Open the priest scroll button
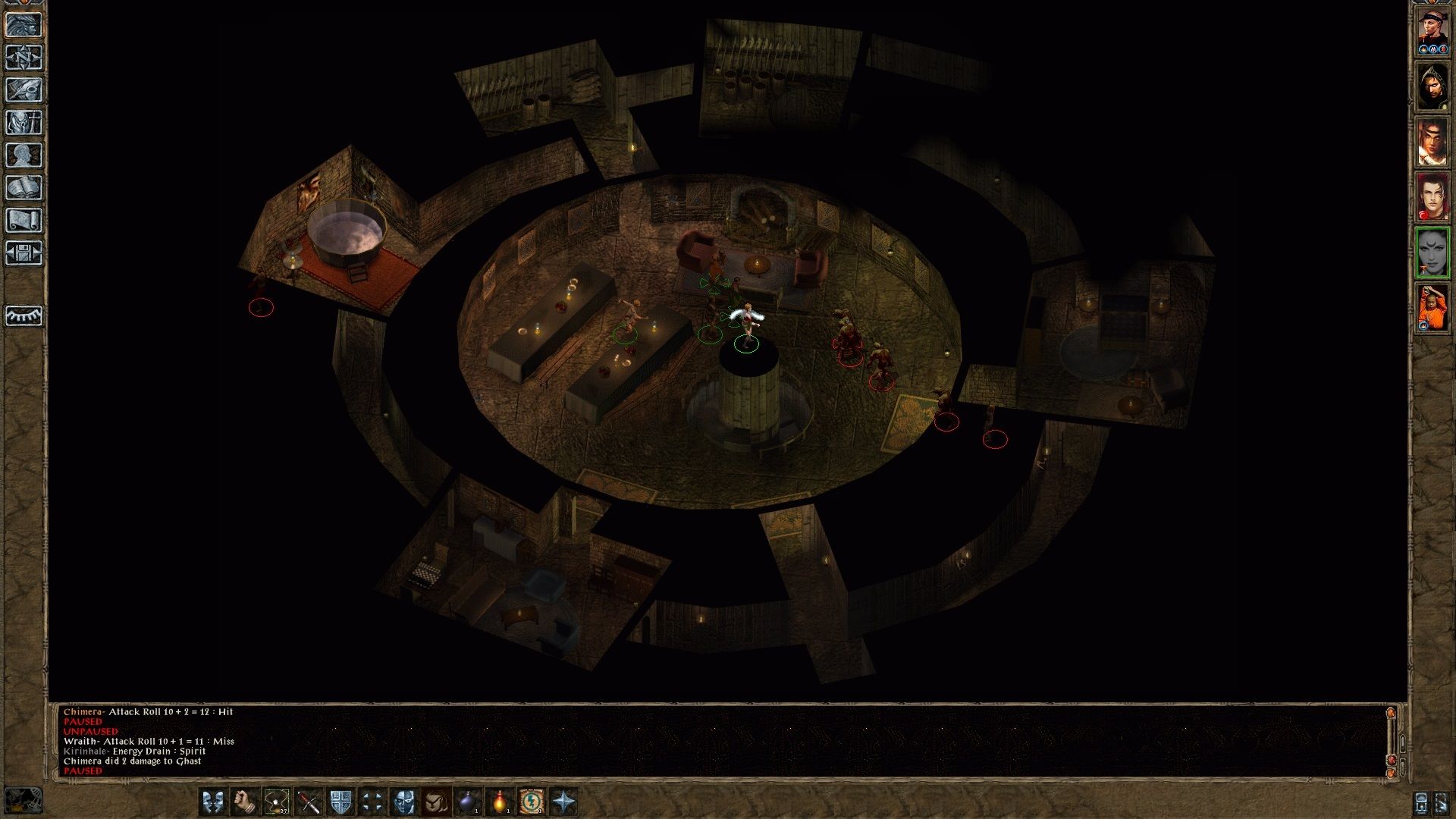1456x819 pixels. pyautogui.click(x=24, y=221)
